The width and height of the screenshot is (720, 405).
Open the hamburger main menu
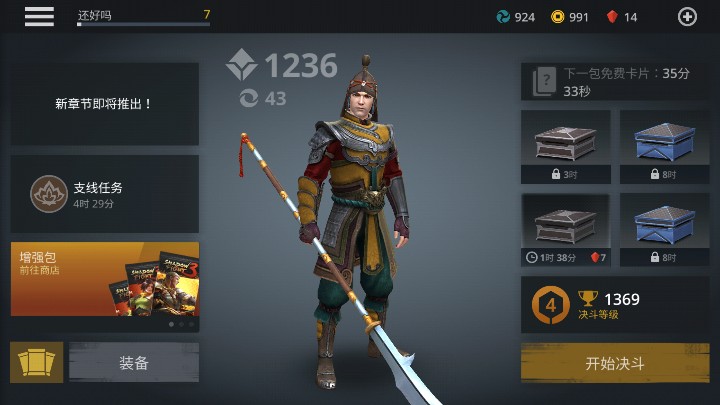(39, 16)
